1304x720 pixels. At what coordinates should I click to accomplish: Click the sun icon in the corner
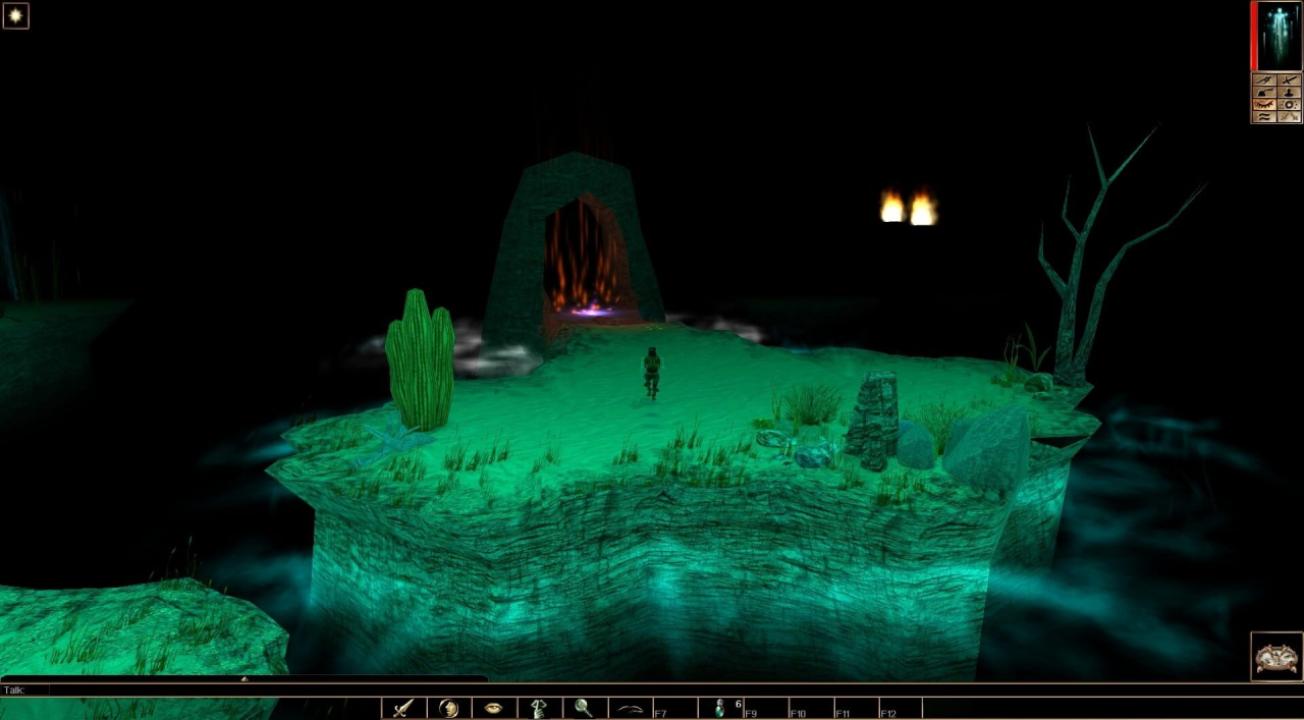(x=15, y=15)
